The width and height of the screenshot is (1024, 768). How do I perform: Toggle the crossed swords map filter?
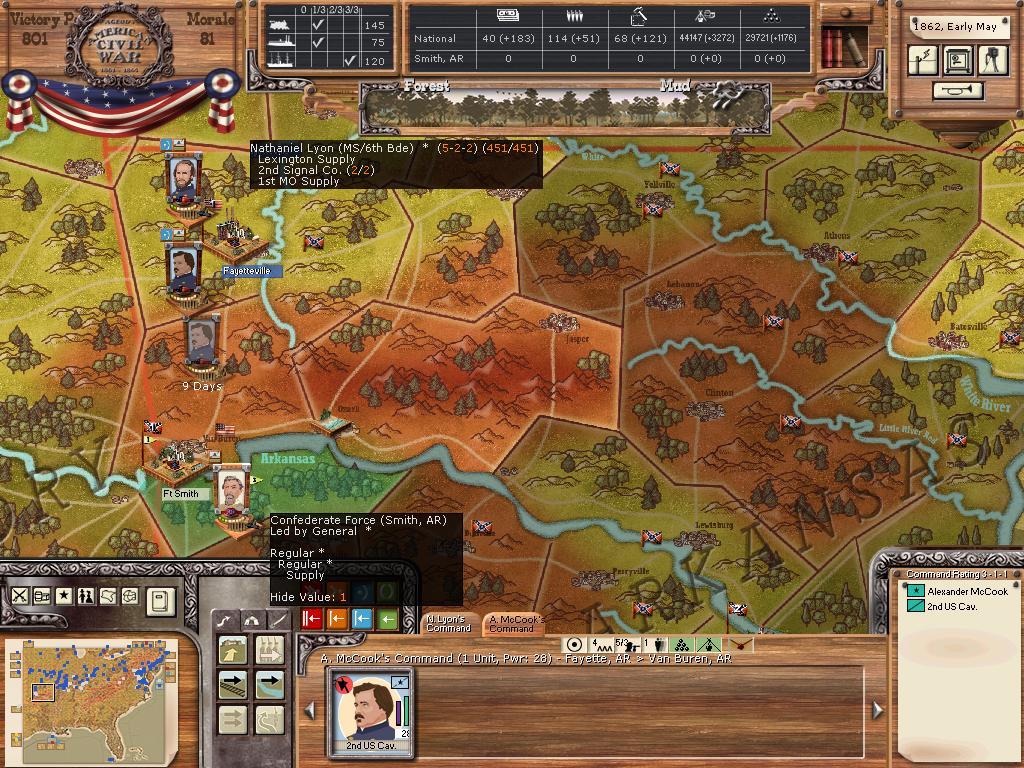pos(19,595)
